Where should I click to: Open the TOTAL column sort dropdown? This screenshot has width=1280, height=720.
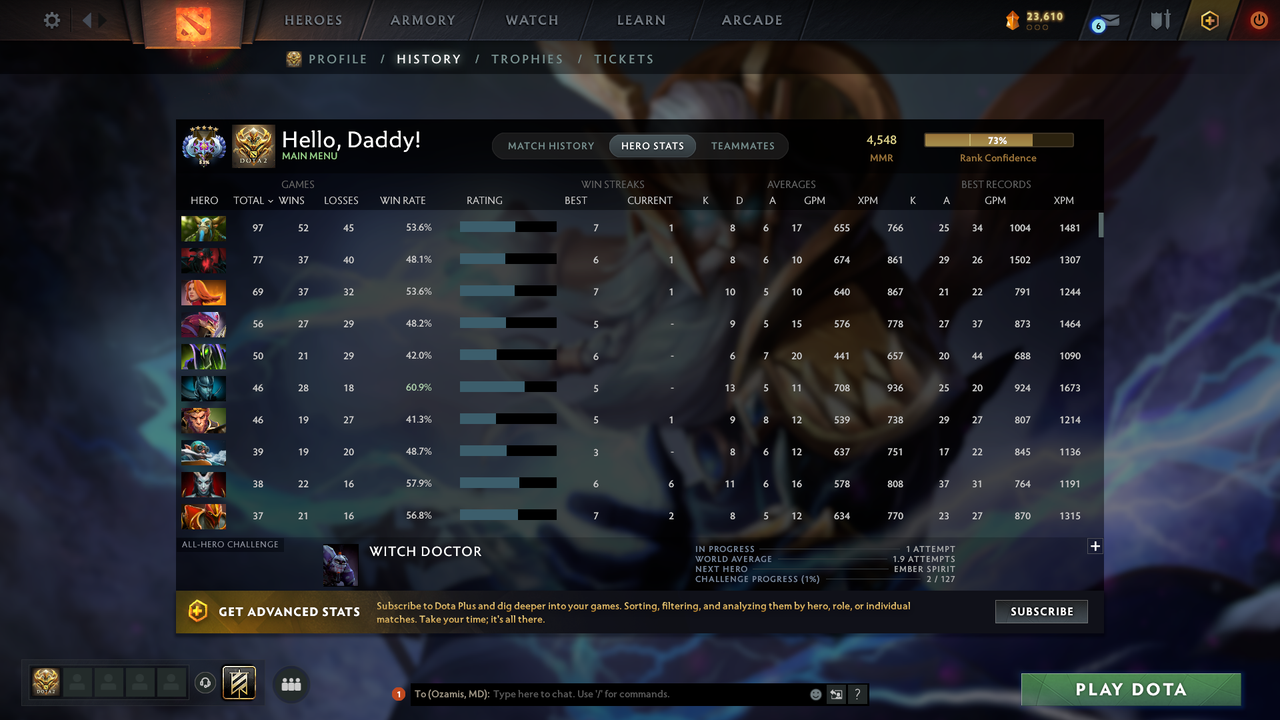point(251,200)
